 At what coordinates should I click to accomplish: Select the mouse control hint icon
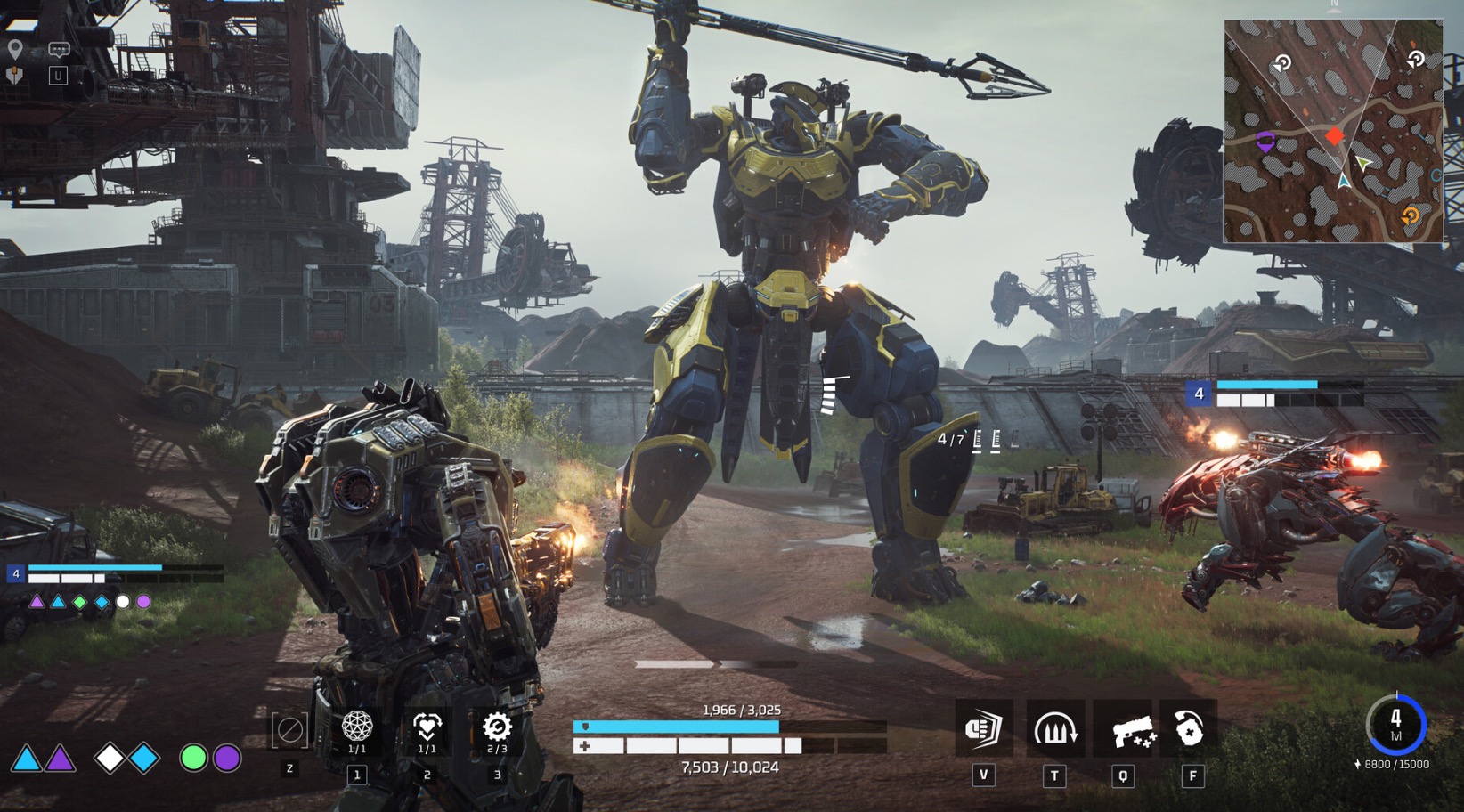(15, 76)
